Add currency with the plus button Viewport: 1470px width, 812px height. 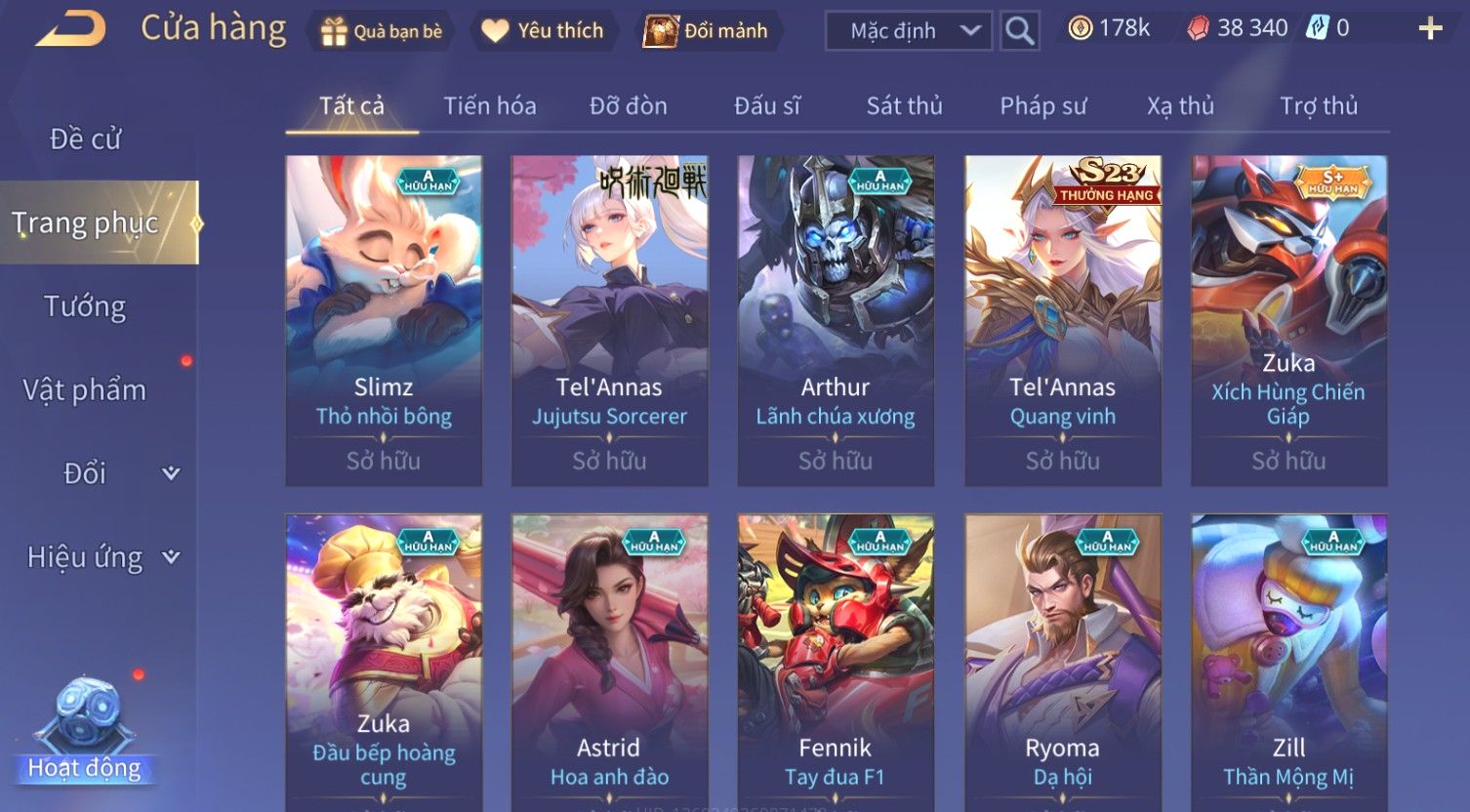tap(1430, 29)
